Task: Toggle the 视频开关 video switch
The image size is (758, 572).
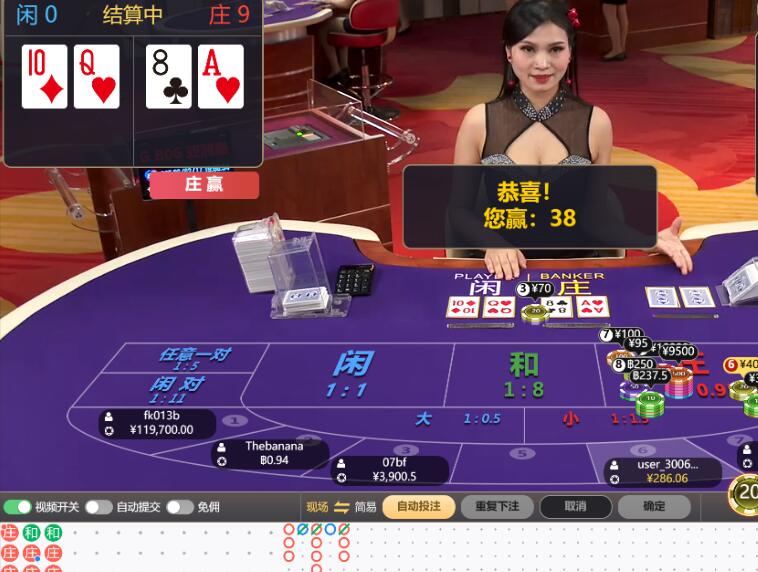Action: (x=18, y=507)
